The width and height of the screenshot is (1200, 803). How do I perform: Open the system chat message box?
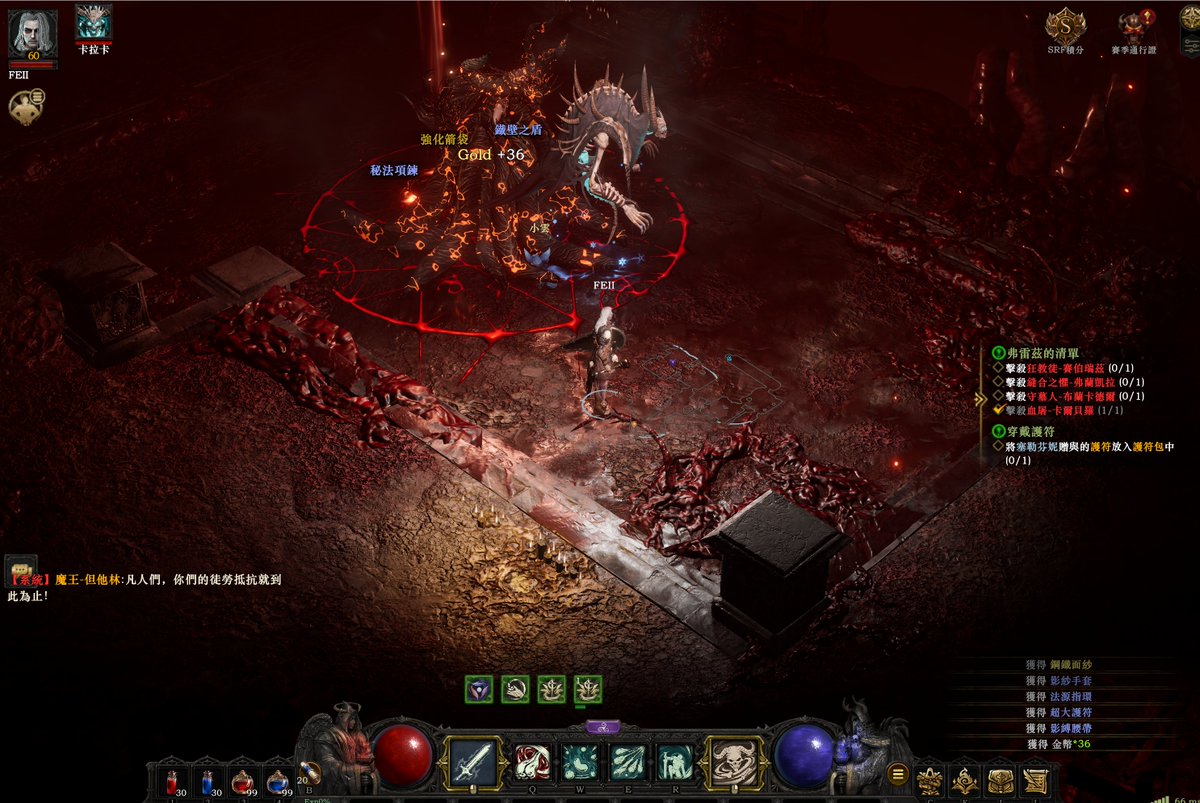21,566
